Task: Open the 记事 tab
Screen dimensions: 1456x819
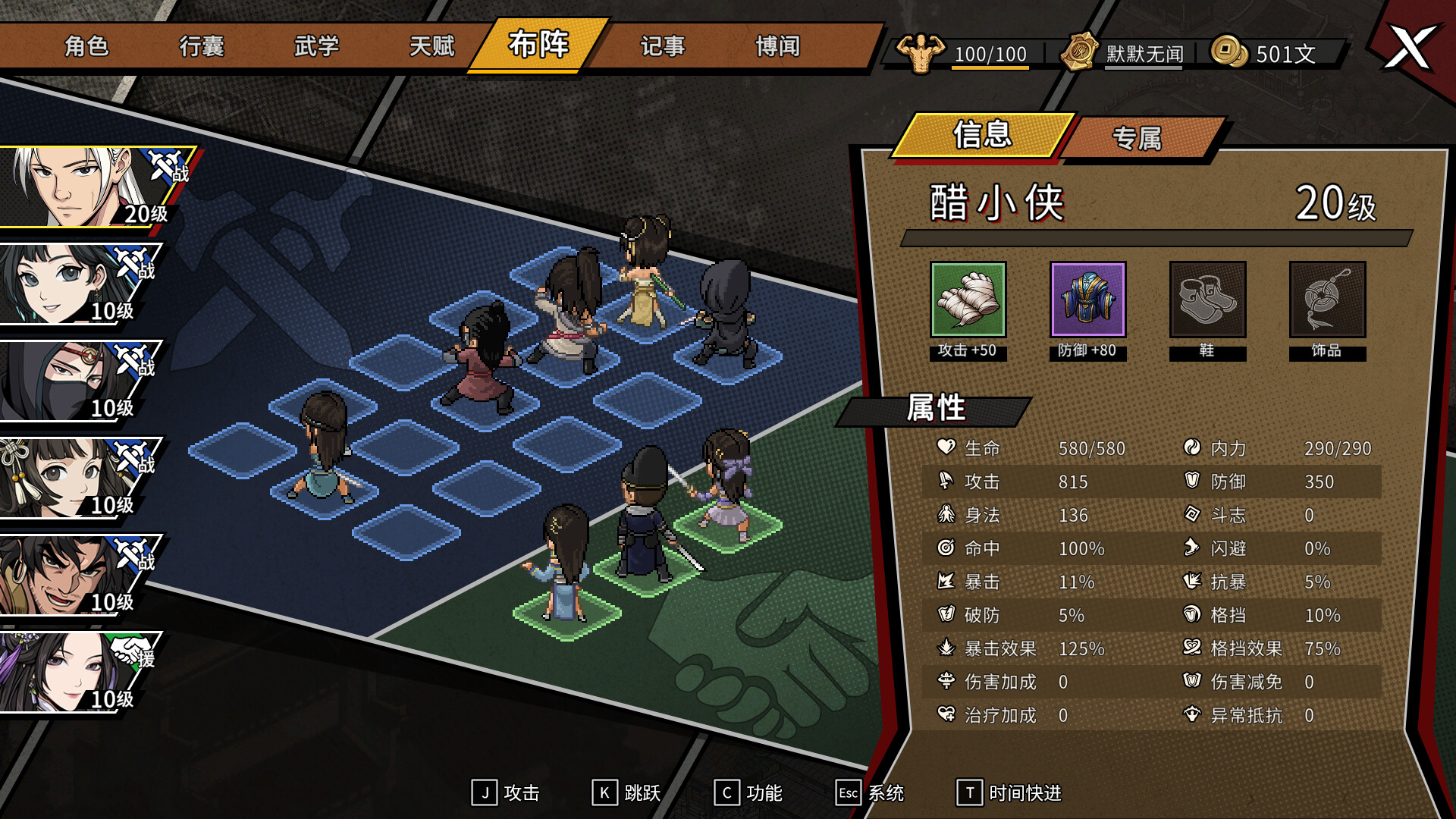Action: 662,47
